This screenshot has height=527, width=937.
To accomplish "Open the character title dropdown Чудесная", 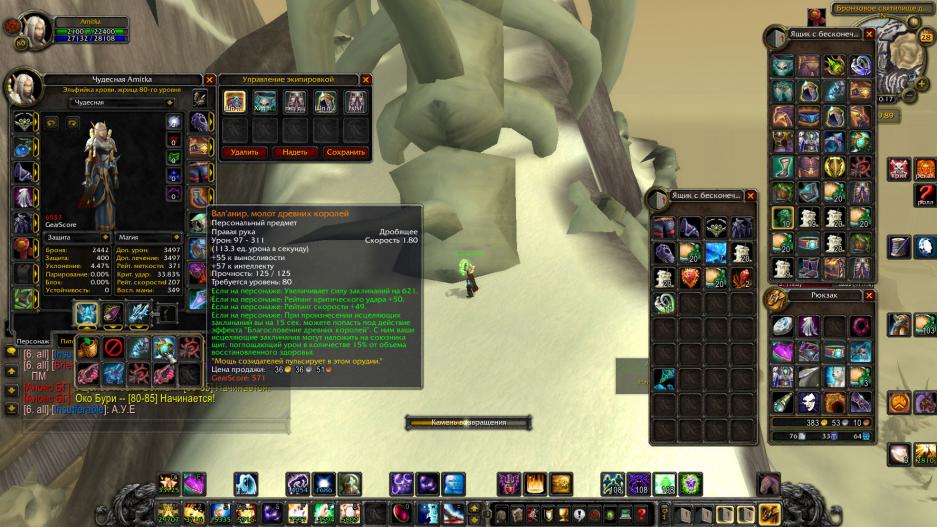I will tap(121, 102).
